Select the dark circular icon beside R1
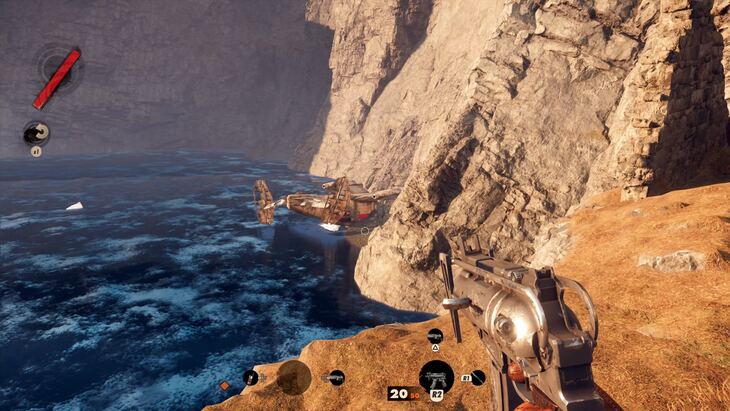 pos(478,377)
